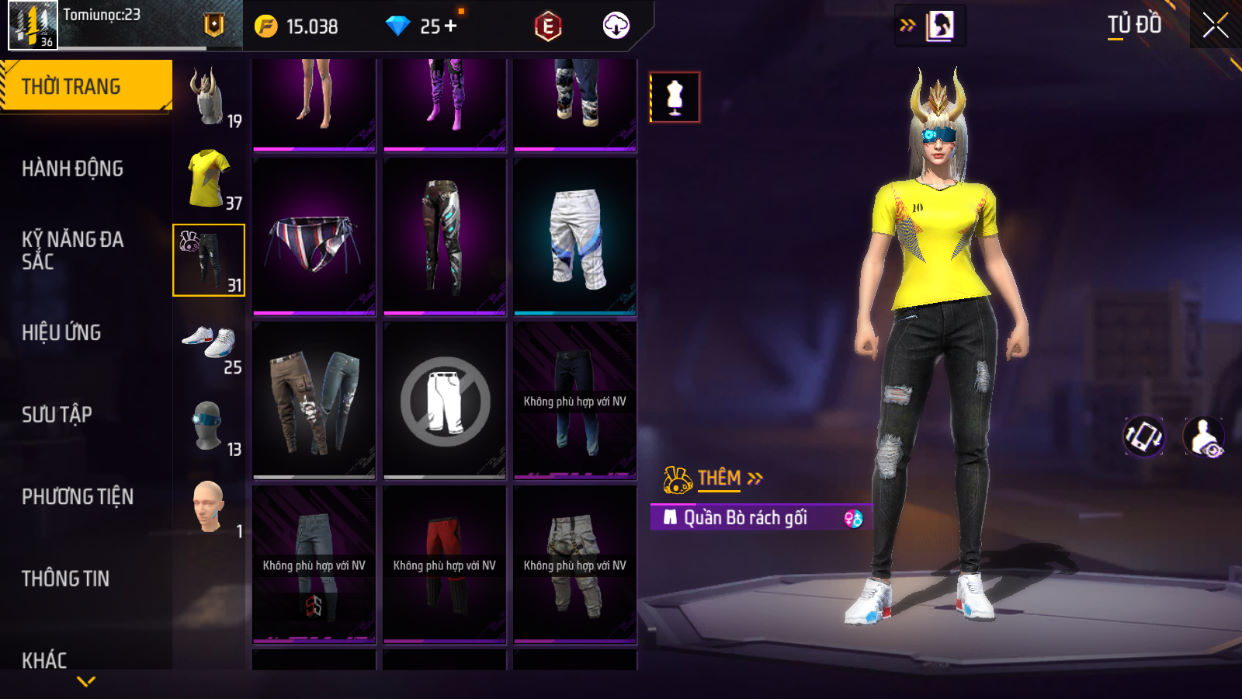Open the HIỆU ỨNG section

coord(62,333)
